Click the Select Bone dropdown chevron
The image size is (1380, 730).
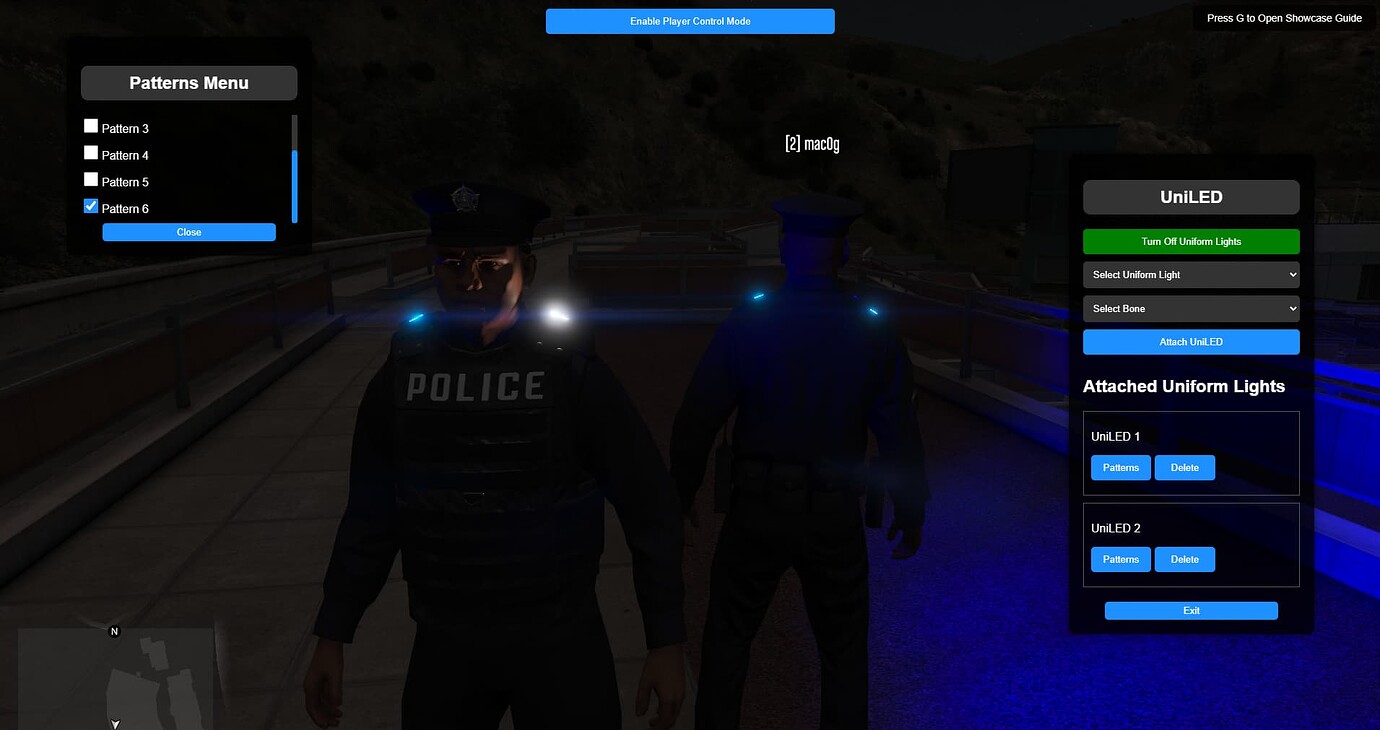click(x=1291, y=308)
